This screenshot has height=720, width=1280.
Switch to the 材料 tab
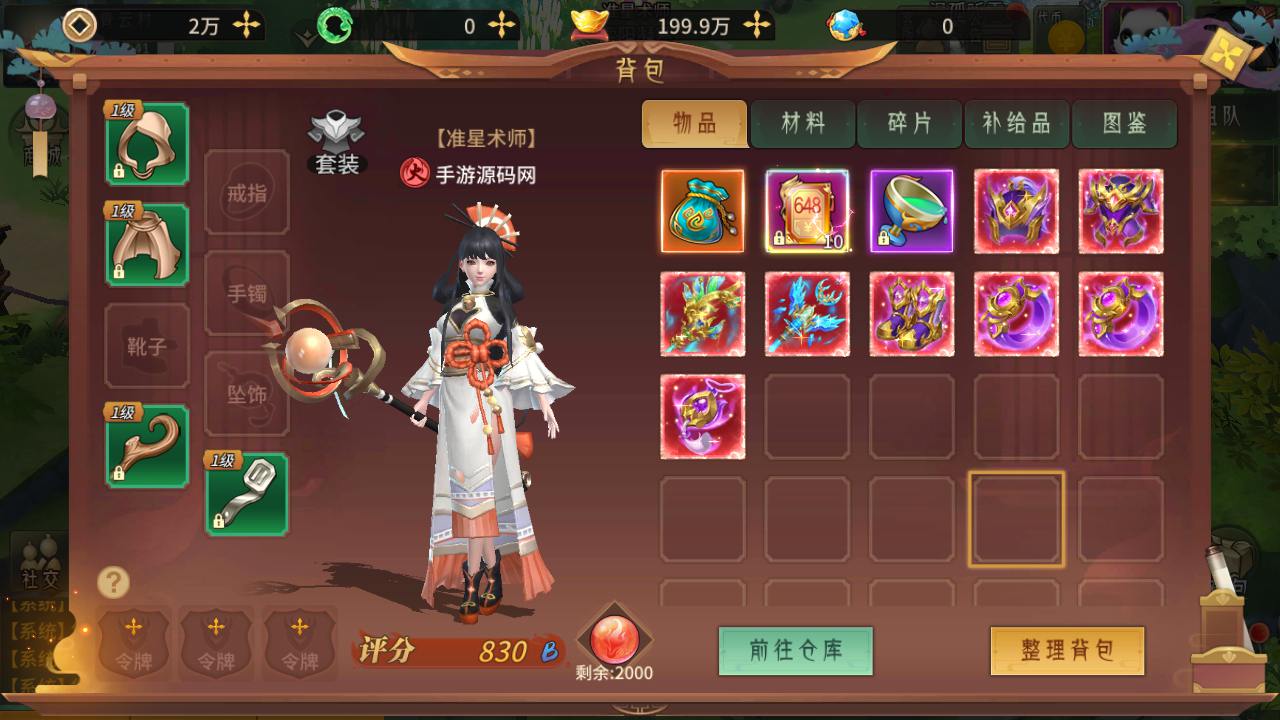click(803, 124)
